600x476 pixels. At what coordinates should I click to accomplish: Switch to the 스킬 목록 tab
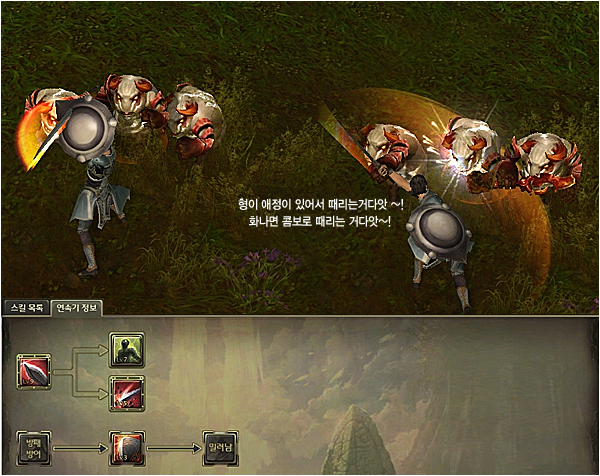(26, 308)
